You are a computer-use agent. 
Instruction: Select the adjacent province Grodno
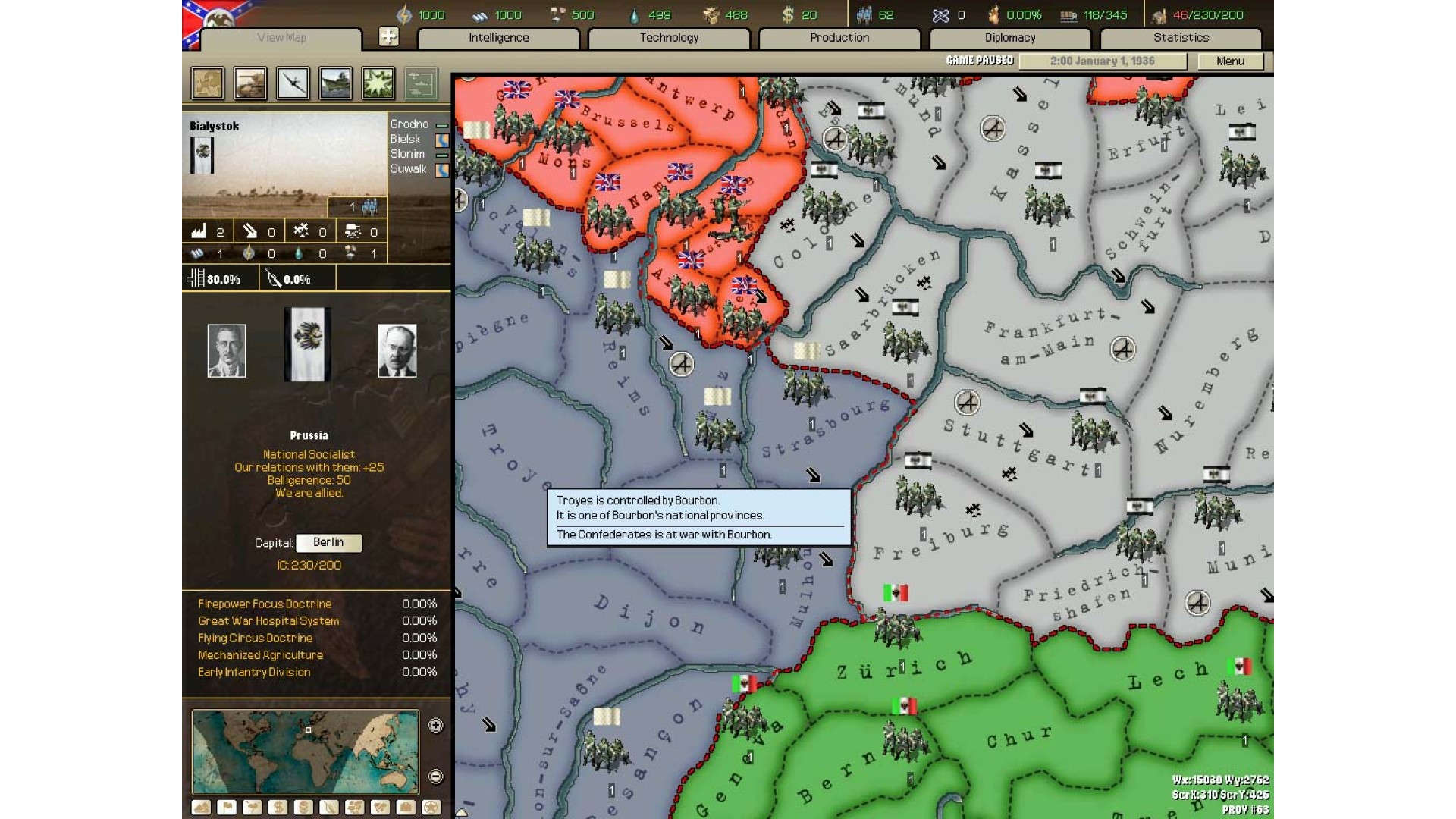coord(409,124)
